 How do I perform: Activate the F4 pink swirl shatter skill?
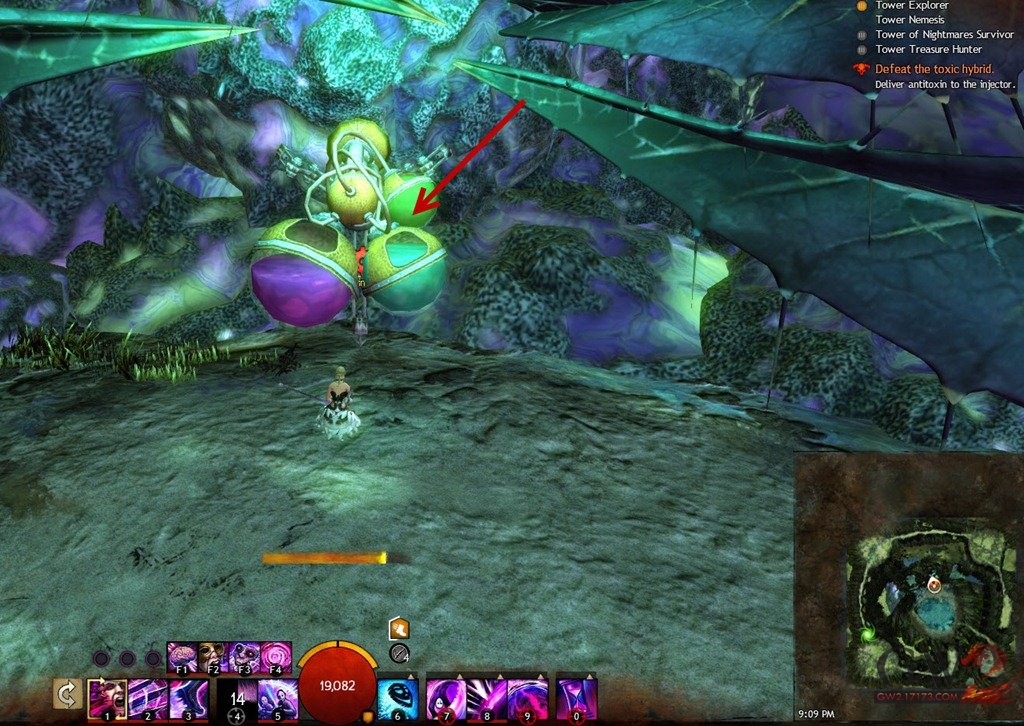click(x=273, y=655)
